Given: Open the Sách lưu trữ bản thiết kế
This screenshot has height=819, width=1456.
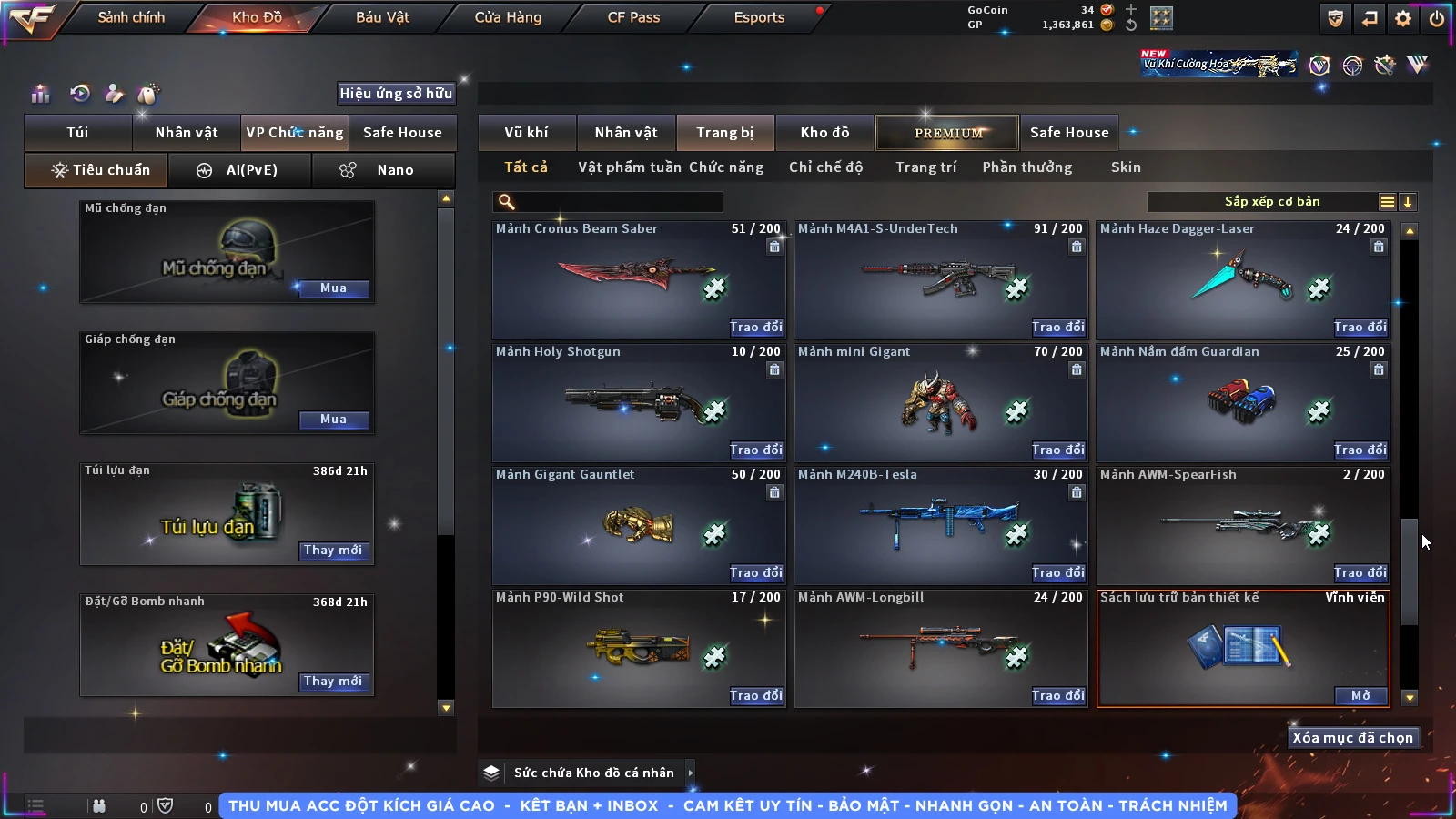Looking at the screenshot, I should tap(1360, 695).
